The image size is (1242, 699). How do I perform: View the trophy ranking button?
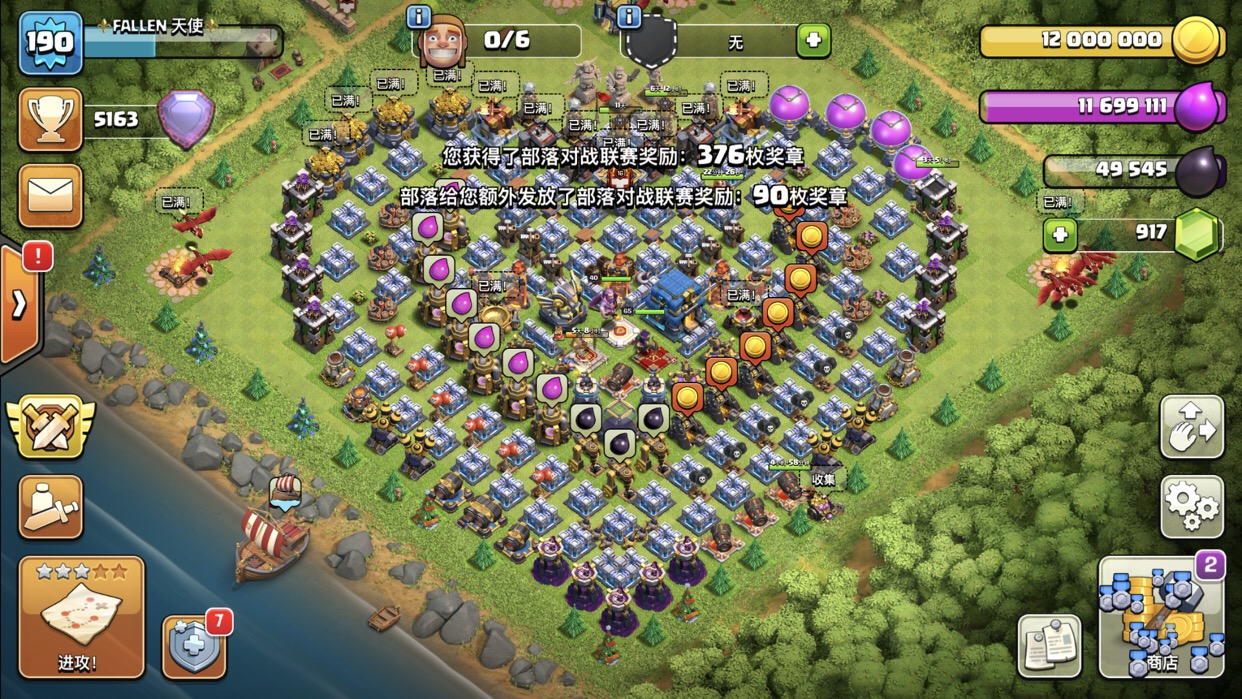click(50, 120)
